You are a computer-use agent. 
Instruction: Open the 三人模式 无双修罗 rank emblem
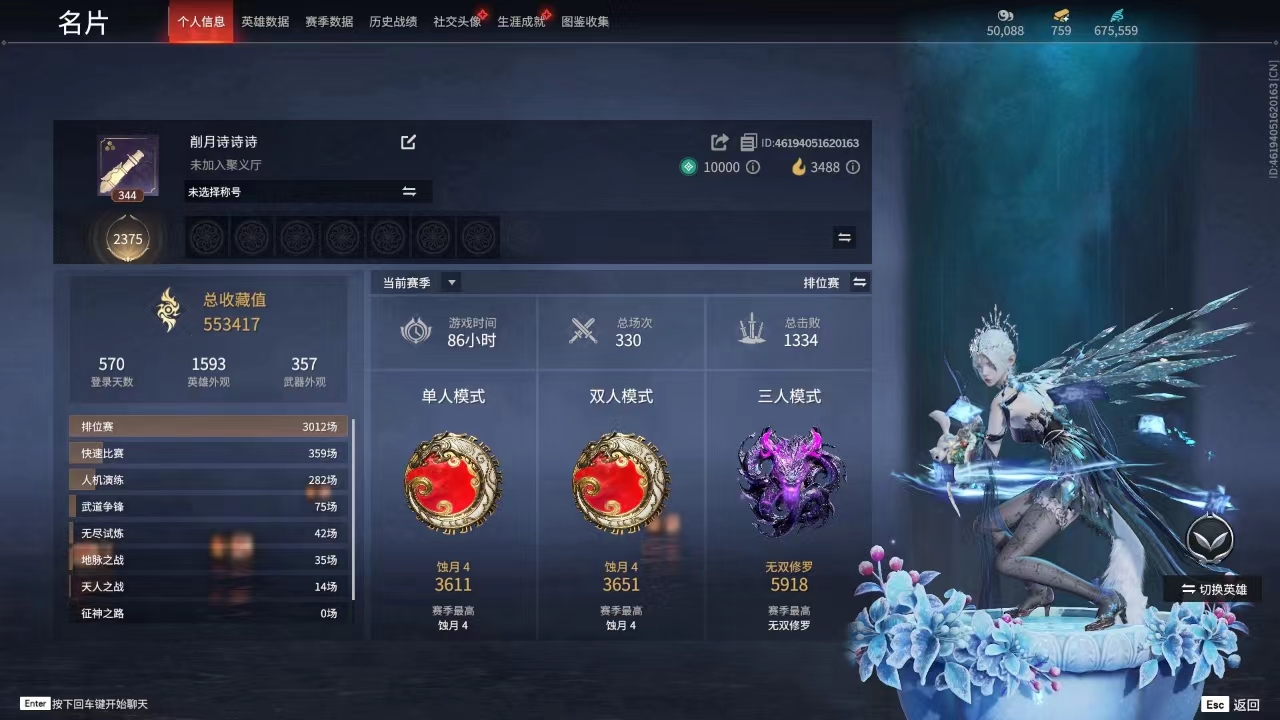coord(790,482)
